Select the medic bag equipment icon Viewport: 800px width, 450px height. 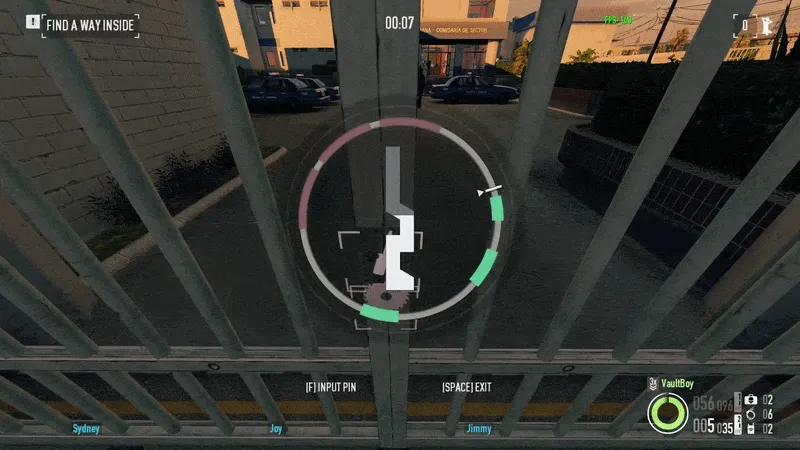[750, 400]
